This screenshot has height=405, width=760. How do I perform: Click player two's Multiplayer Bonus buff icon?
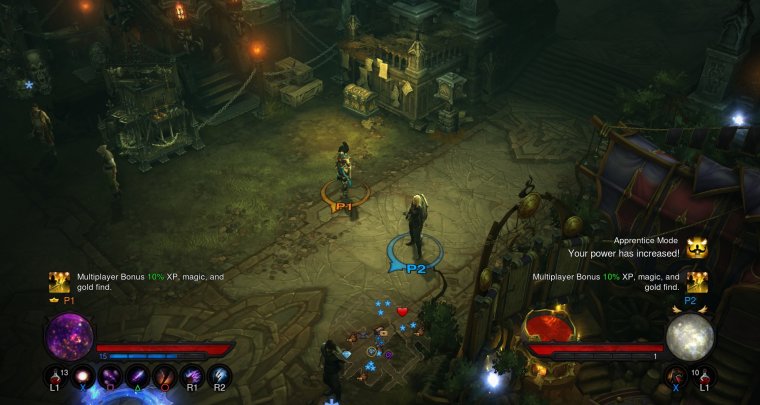point(697,282)
